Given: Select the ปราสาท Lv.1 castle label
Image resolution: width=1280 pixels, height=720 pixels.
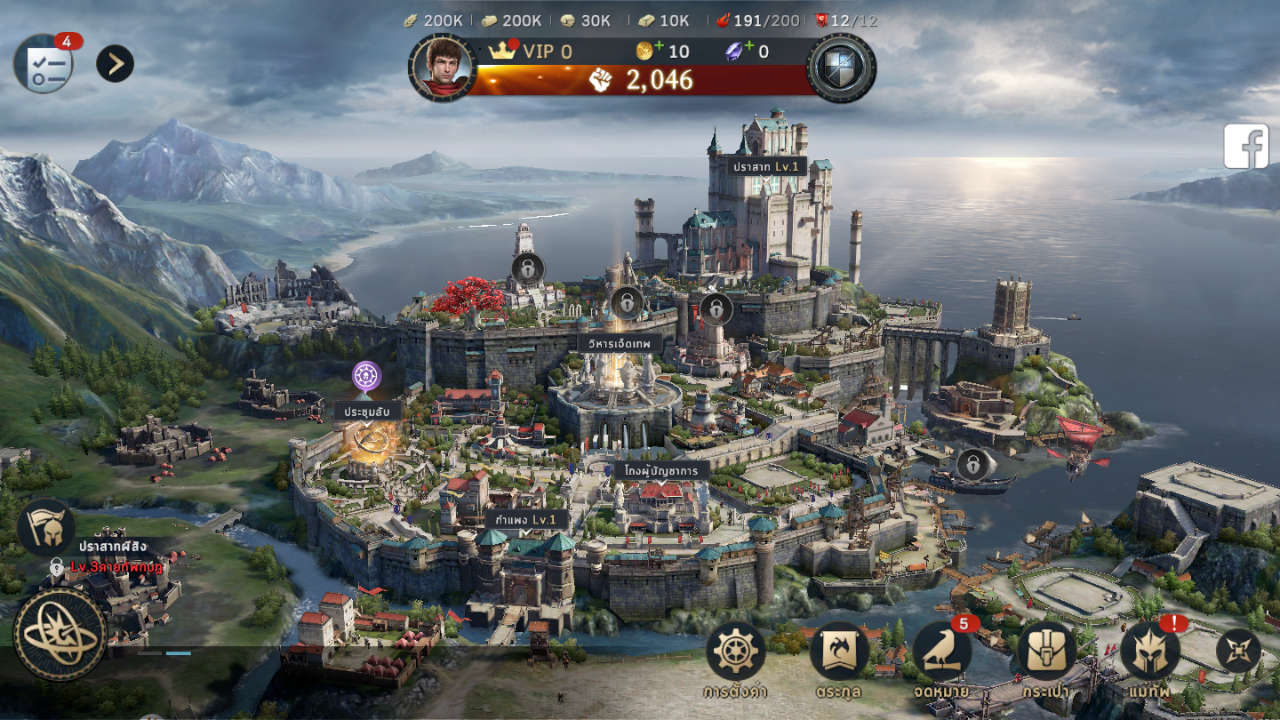Looking at the screenshot, I should [766, 166].
